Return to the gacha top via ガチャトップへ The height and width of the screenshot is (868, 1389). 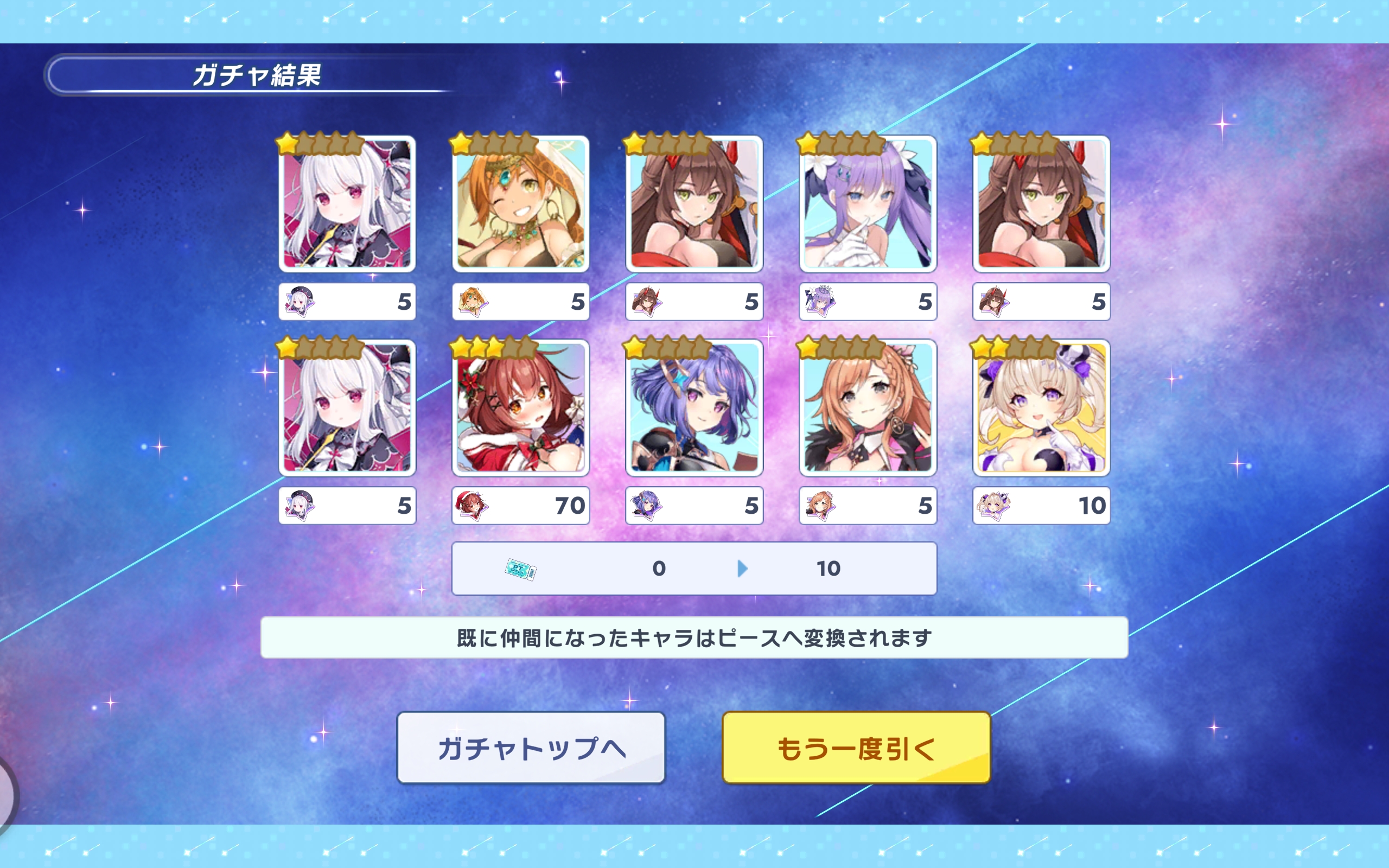pyautogui.click(x=531, y=748)
